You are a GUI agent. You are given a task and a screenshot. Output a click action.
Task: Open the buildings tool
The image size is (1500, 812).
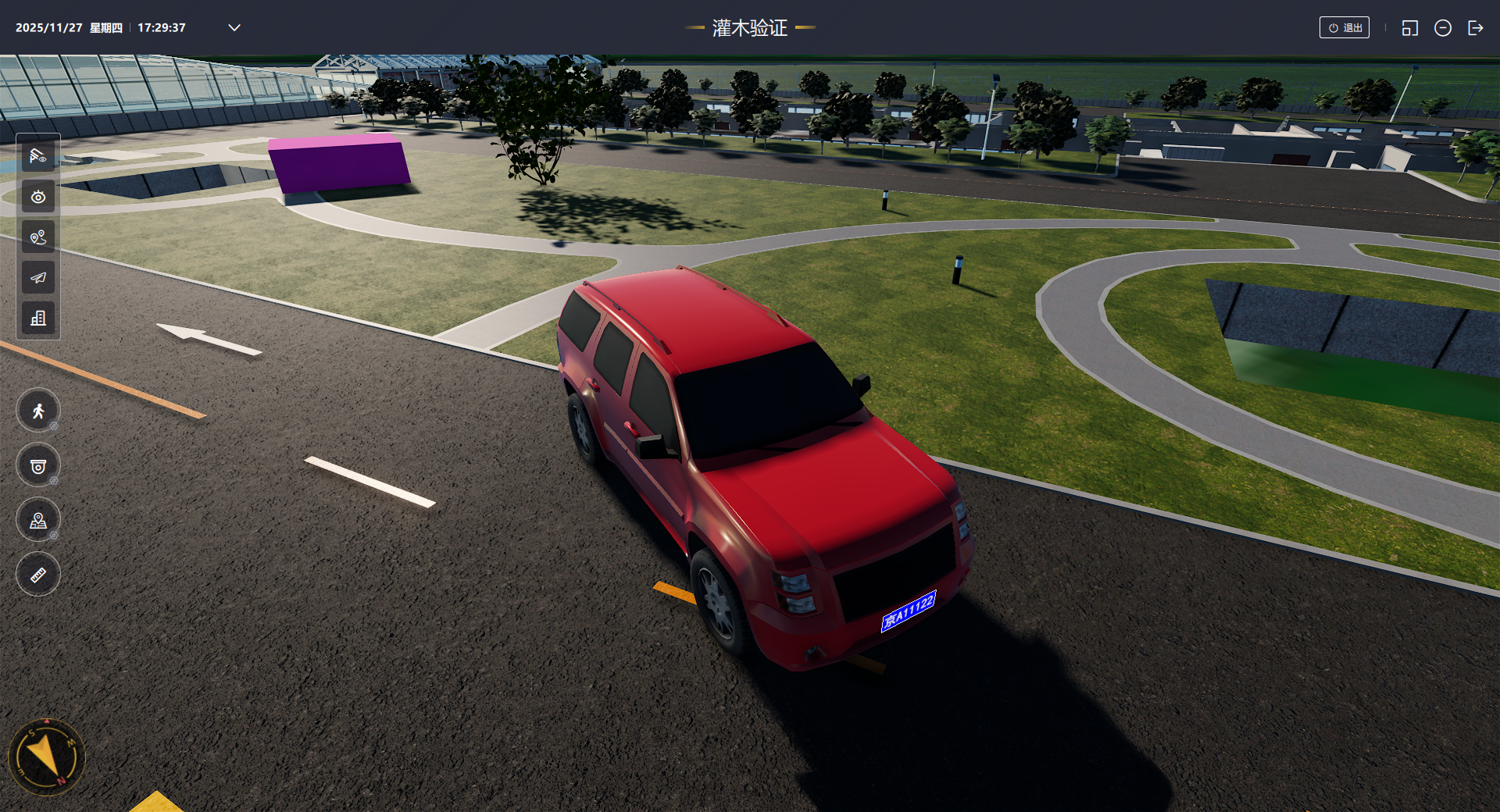click(x=38, y=319)
